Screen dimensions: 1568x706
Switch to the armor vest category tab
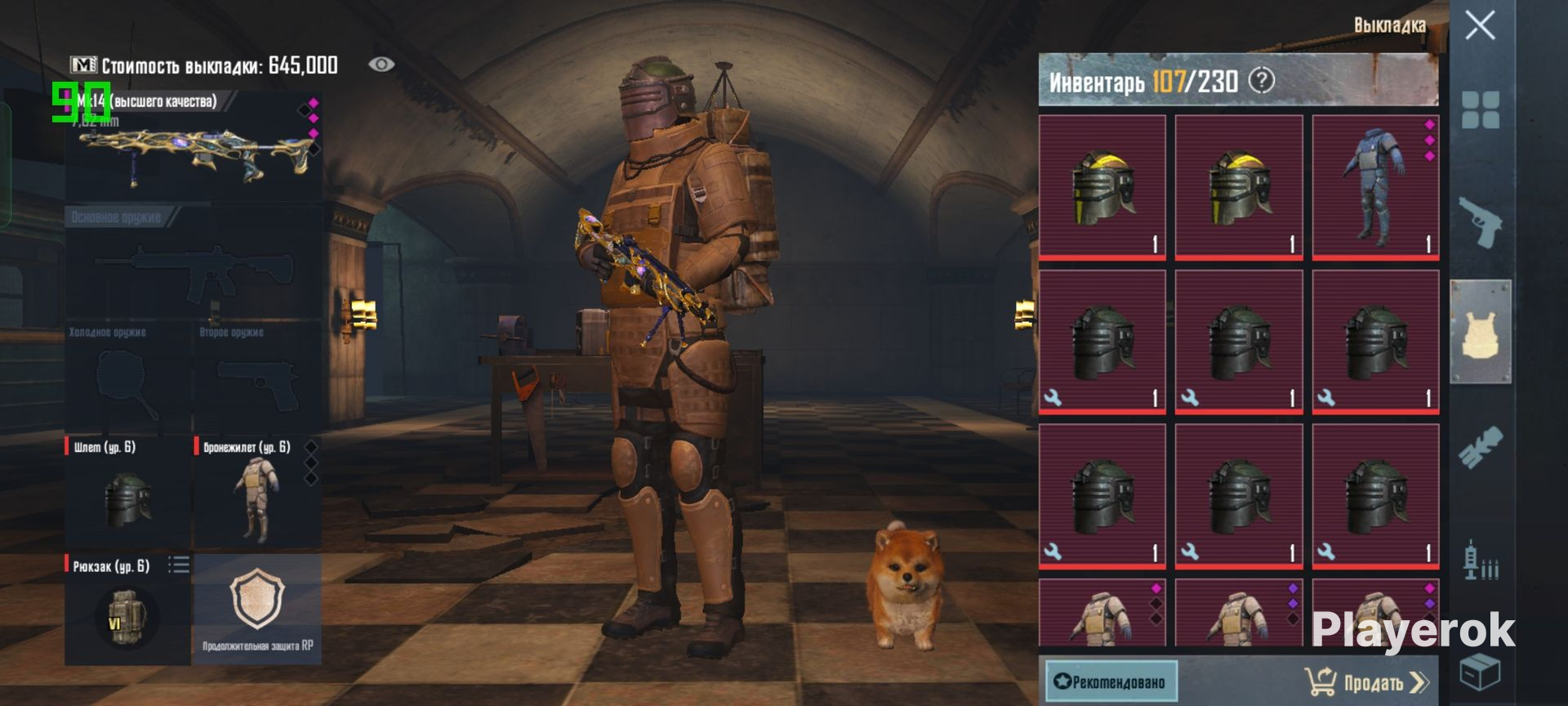coord(1481,332)
